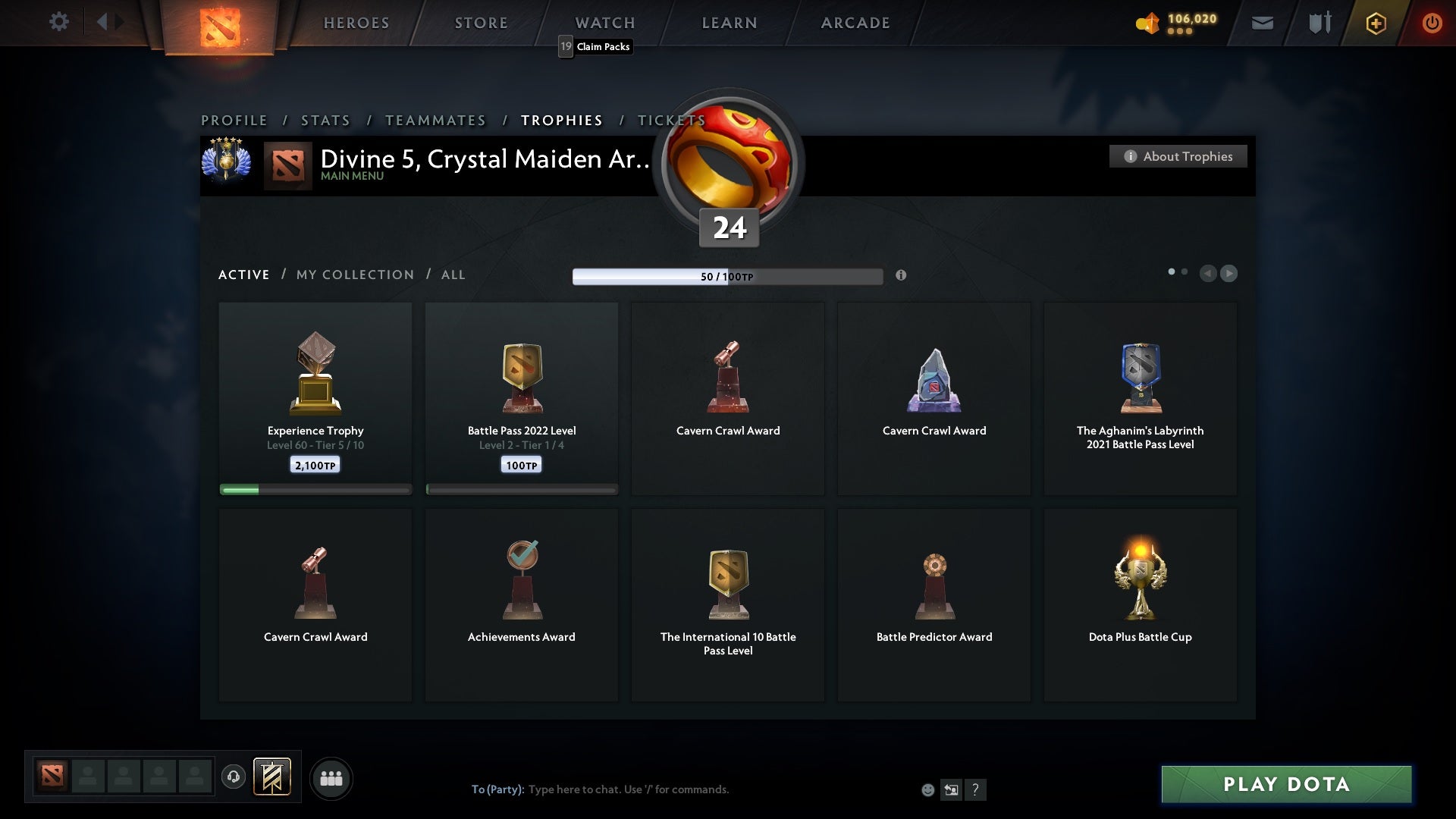The width and height of the screenshot is (1456, 819).
Task: Open the emoticon smiley in chat bar
Action: pos(929,789)
